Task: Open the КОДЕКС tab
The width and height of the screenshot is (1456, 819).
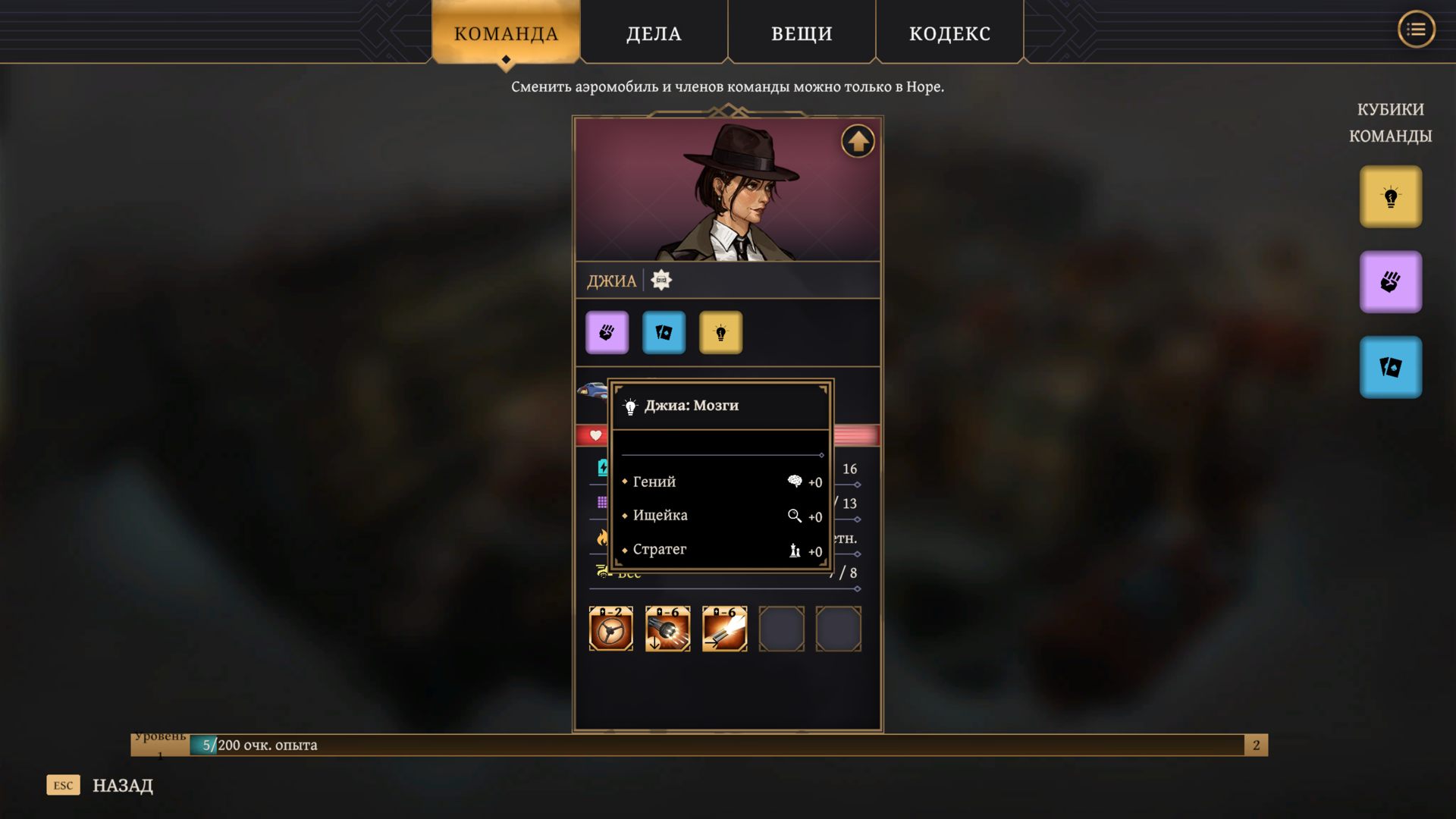Action: pyautogui.click(x=949, y=33)
